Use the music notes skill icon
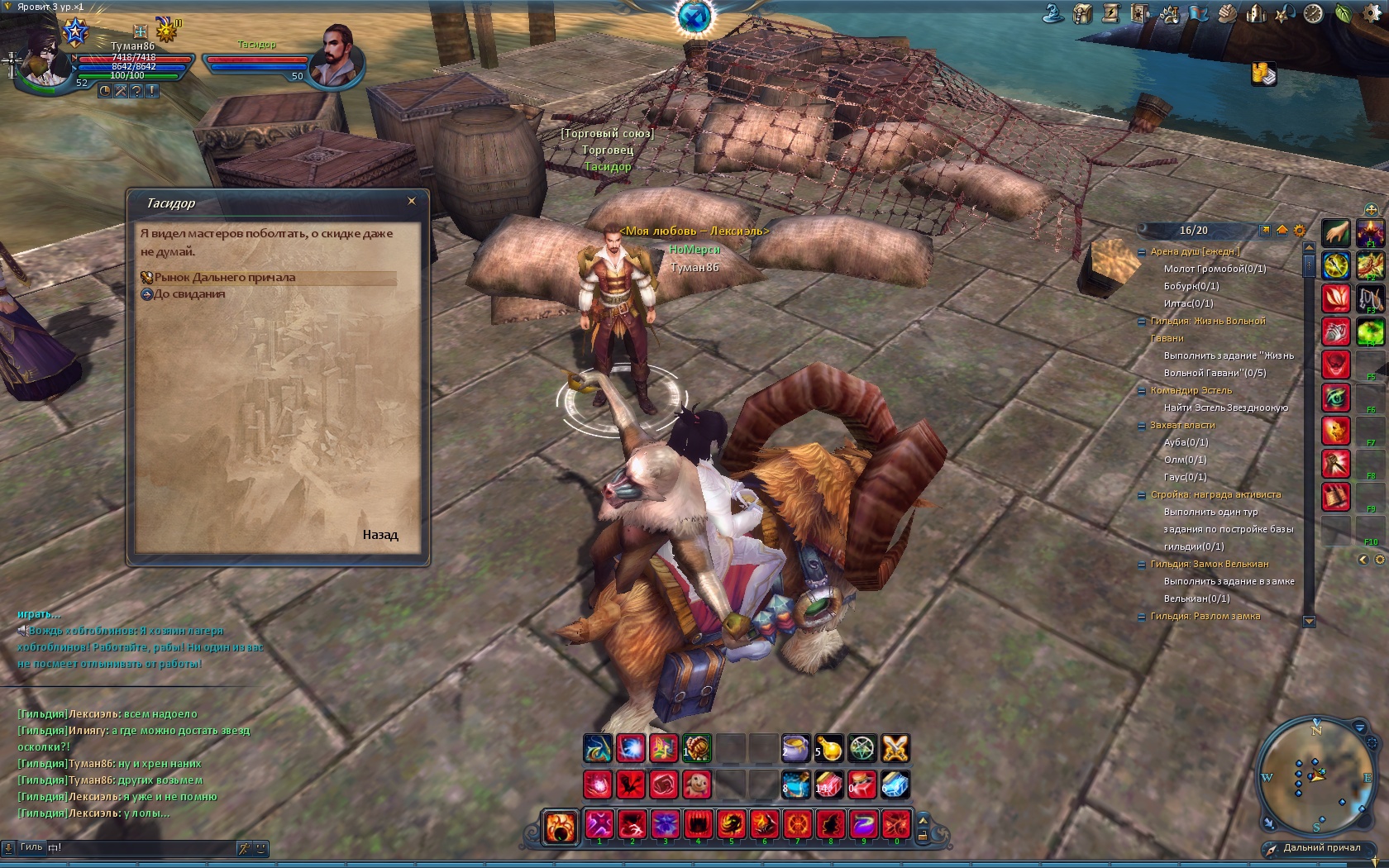Screen dimensions: 1389x868 [x=663, y=748]
